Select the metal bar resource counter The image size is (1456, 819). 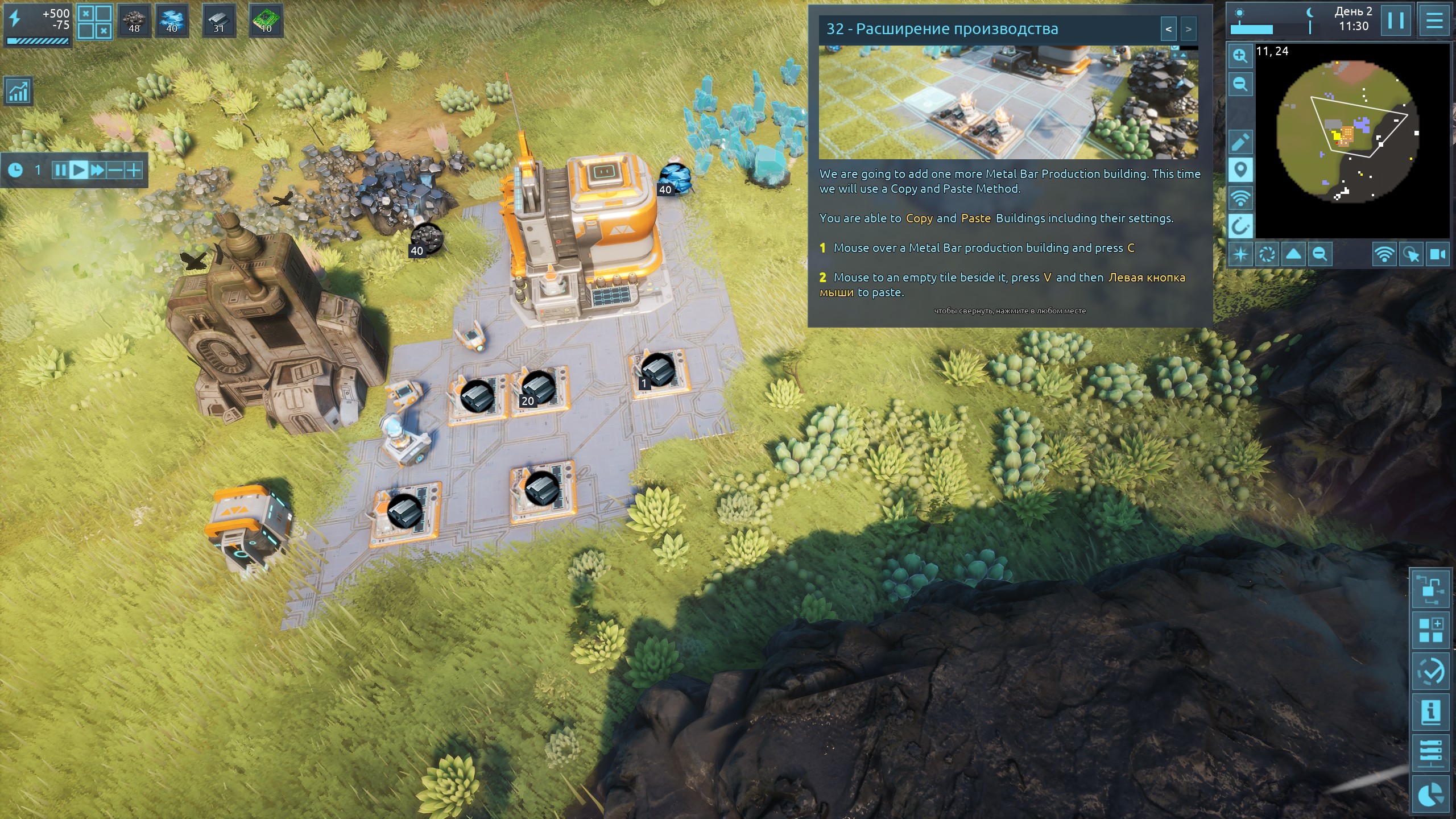[219, 21]
